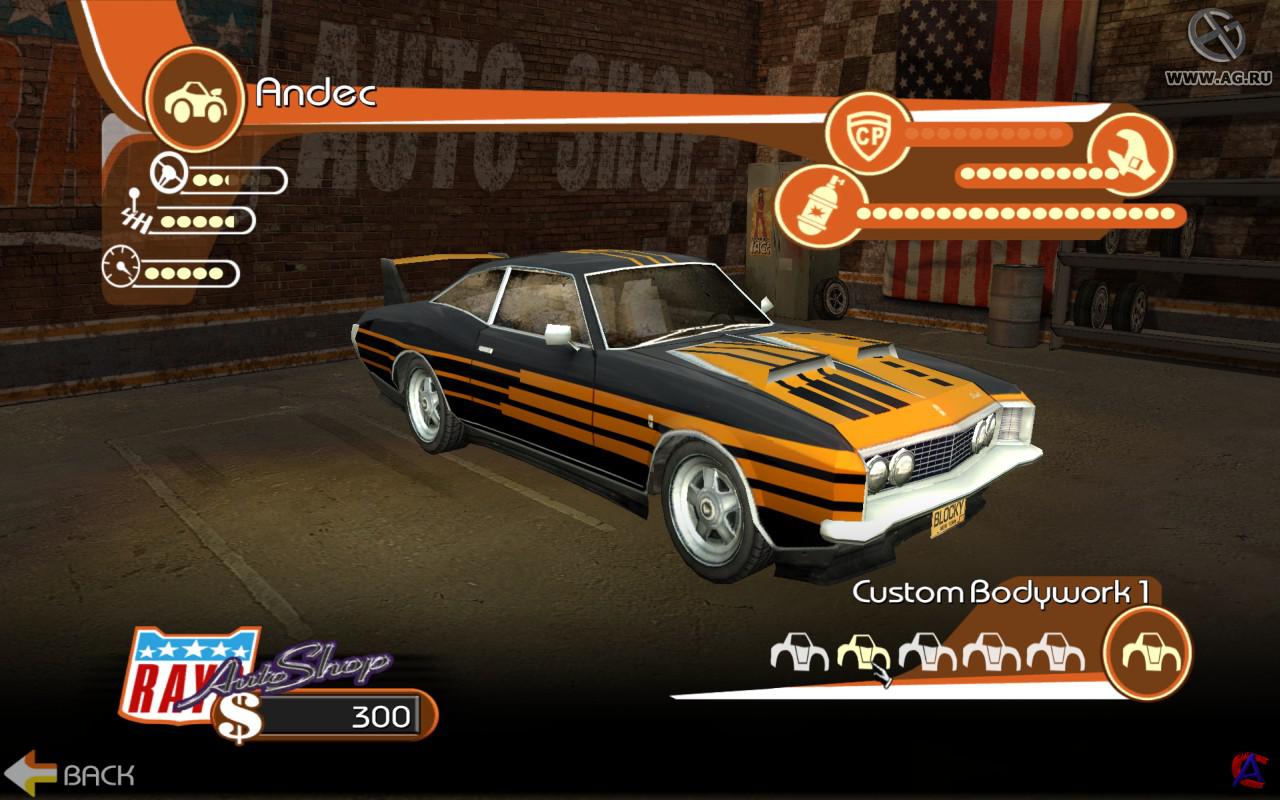Go back using the Back button
Viewport: 1280px width, 800px height.
pyautogui.click(x=78, y=773)
